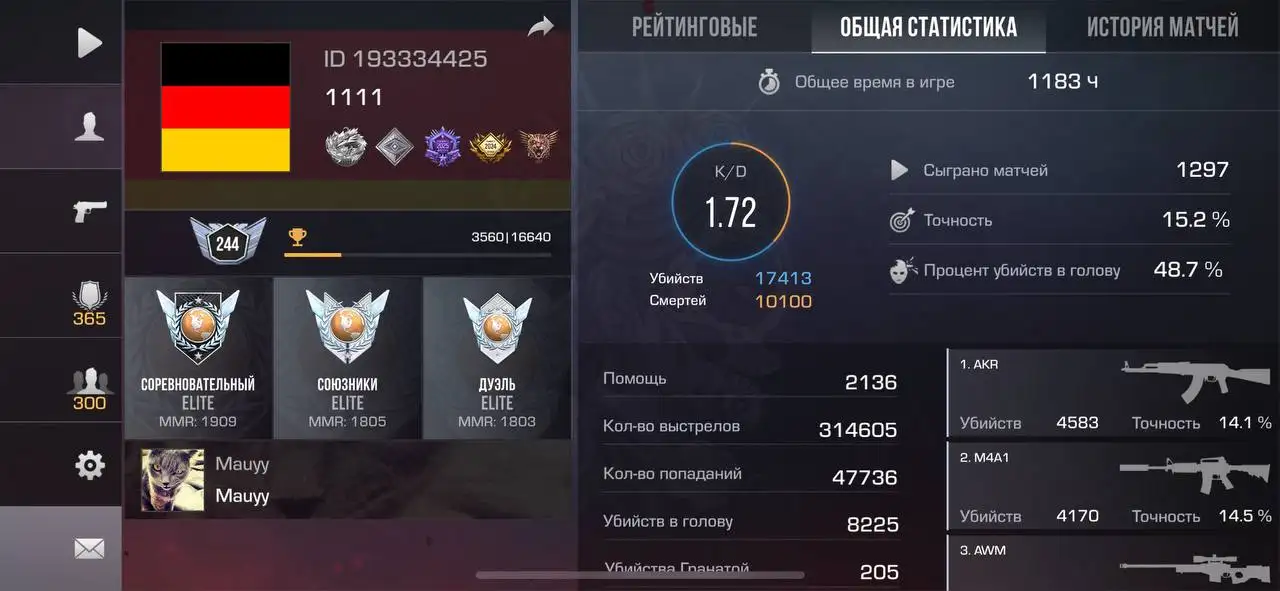Open the friends icon showing 300

[89, 388]
